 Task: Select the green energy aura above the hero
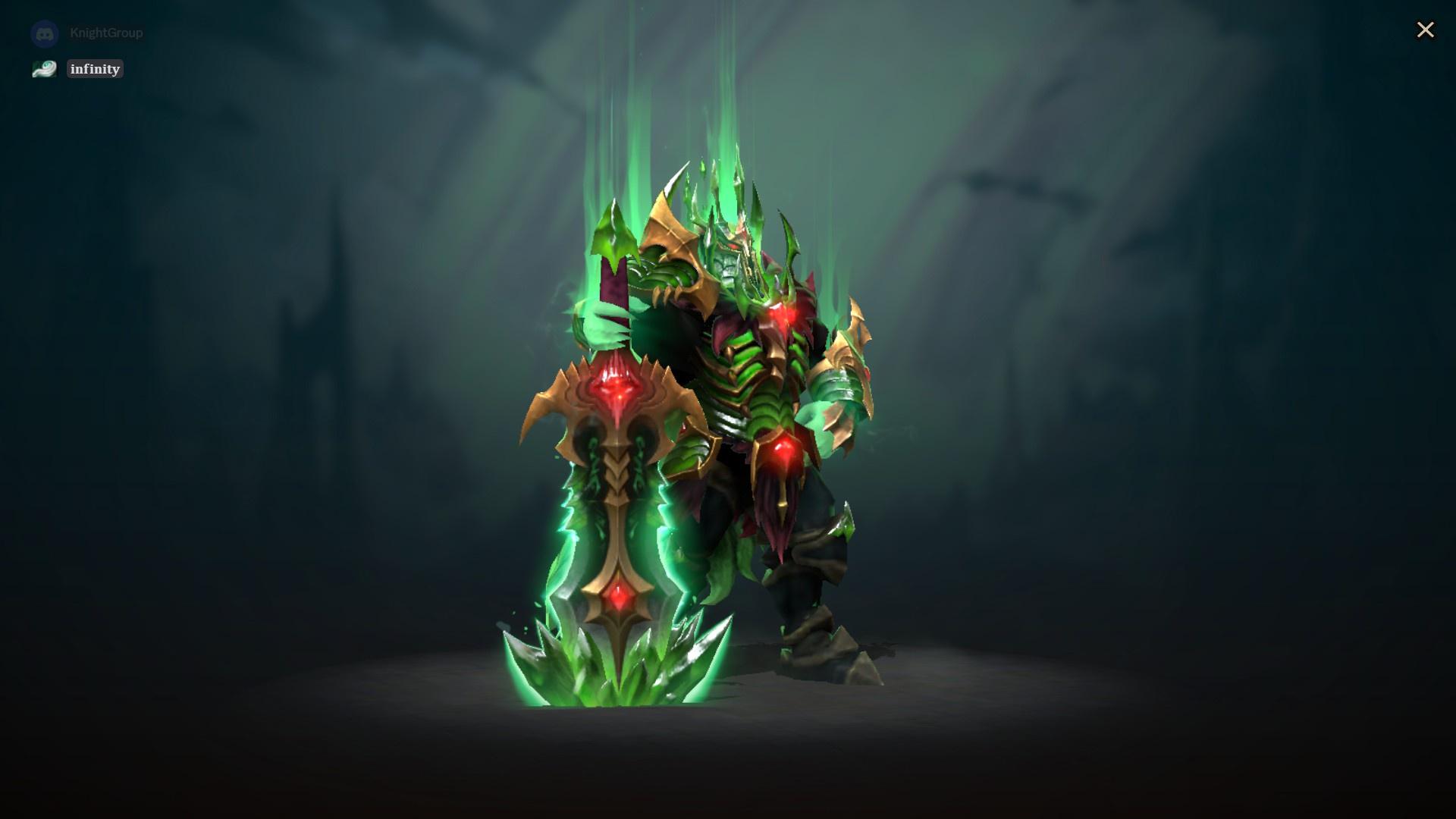(x=720, y=114)
